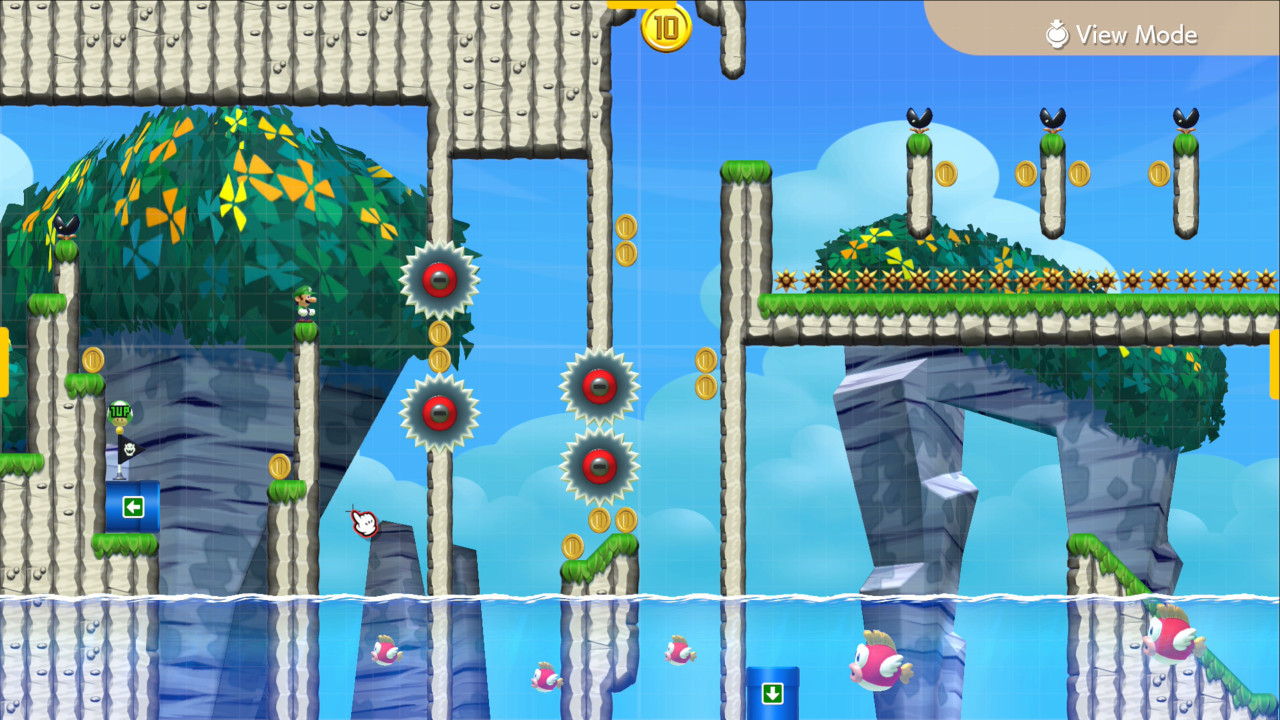Select the lowest Grinder in the center column
This screenshot has height=720, width=1280.
[x=600, y=466]
